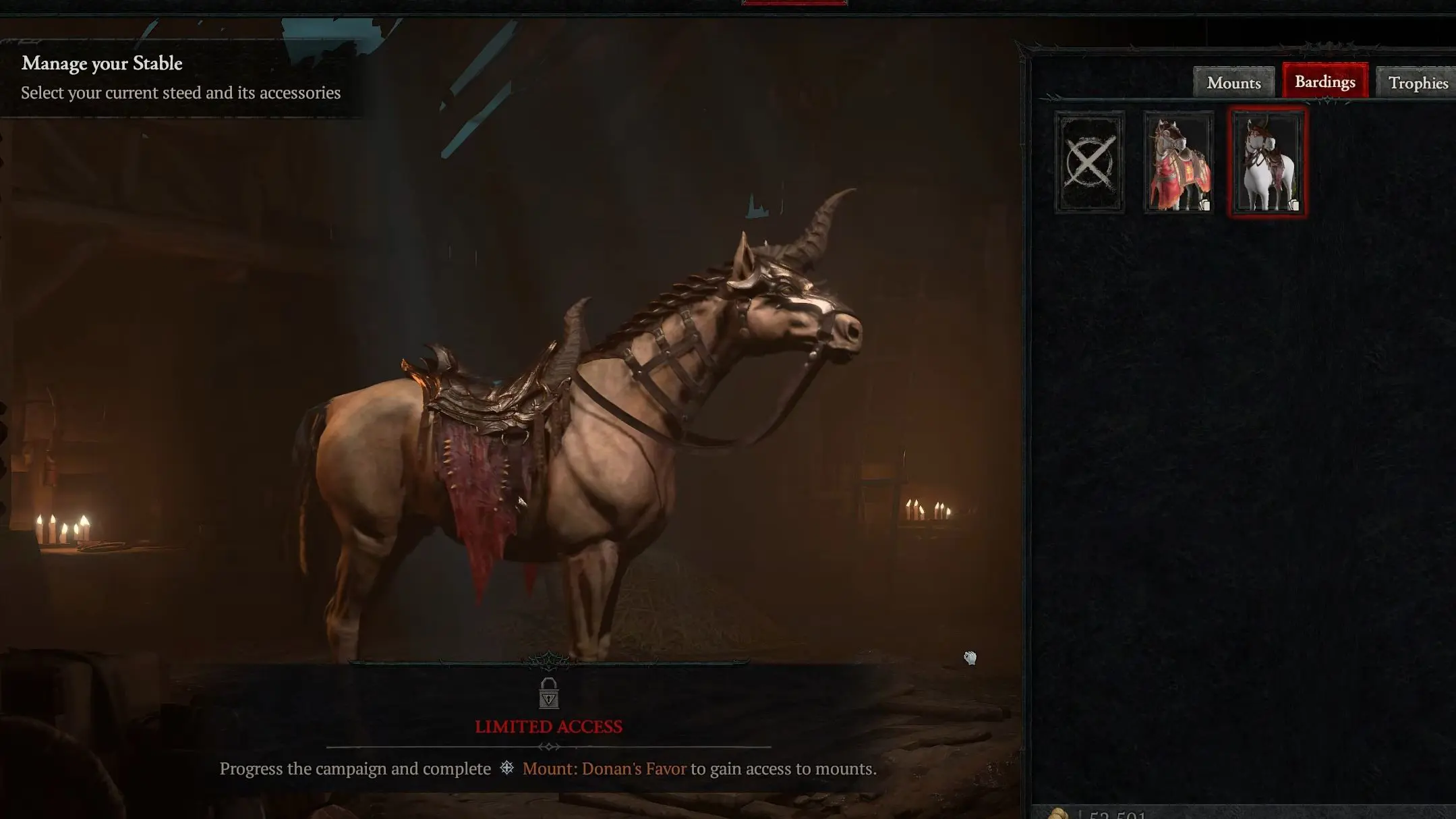Open the Trophies tab

[x=1416, y=82]
